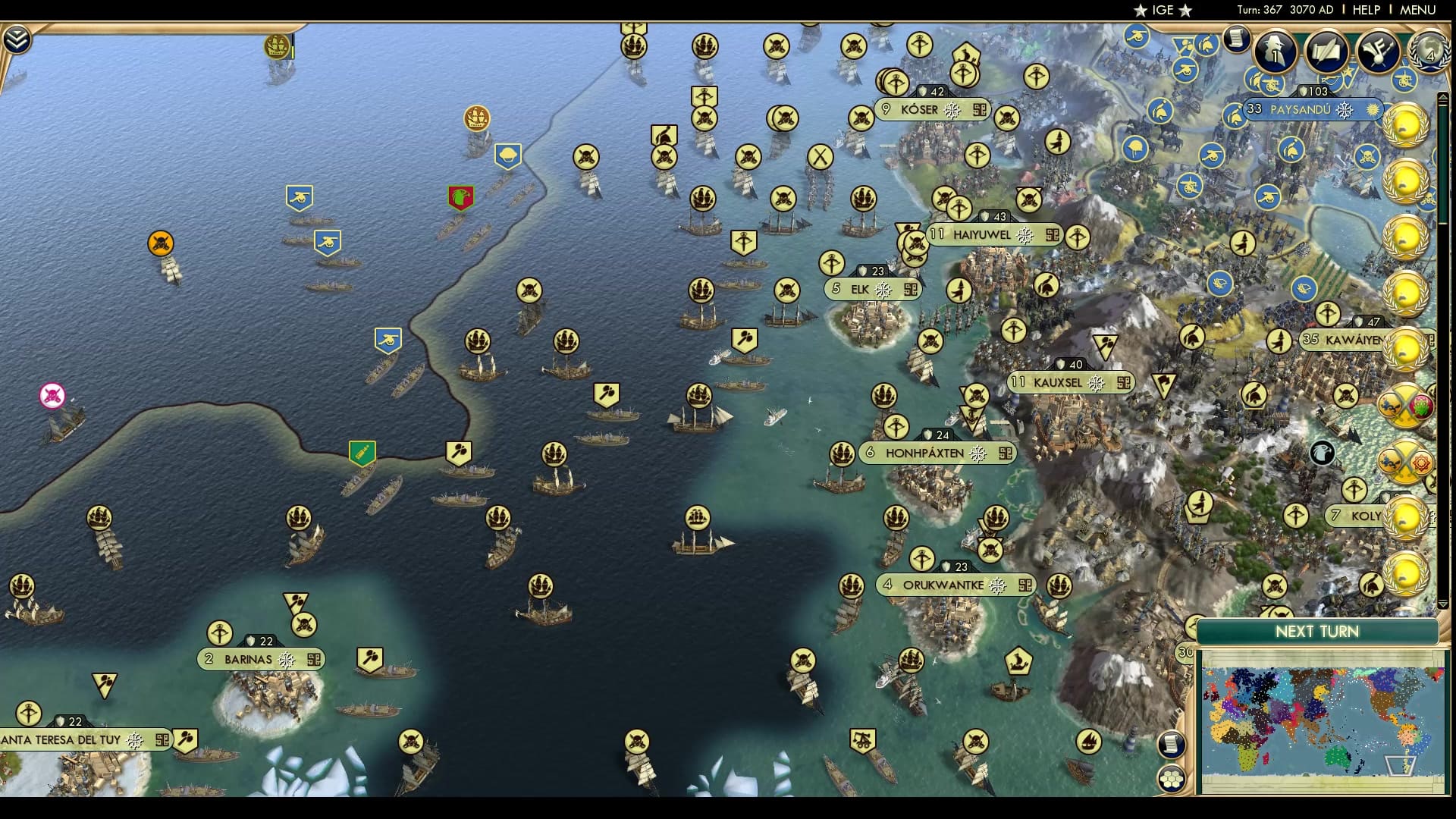The image size is (1456, 819).
Task: Click the blue seashell unit flag icon
Action: click(x=510, y=155)
